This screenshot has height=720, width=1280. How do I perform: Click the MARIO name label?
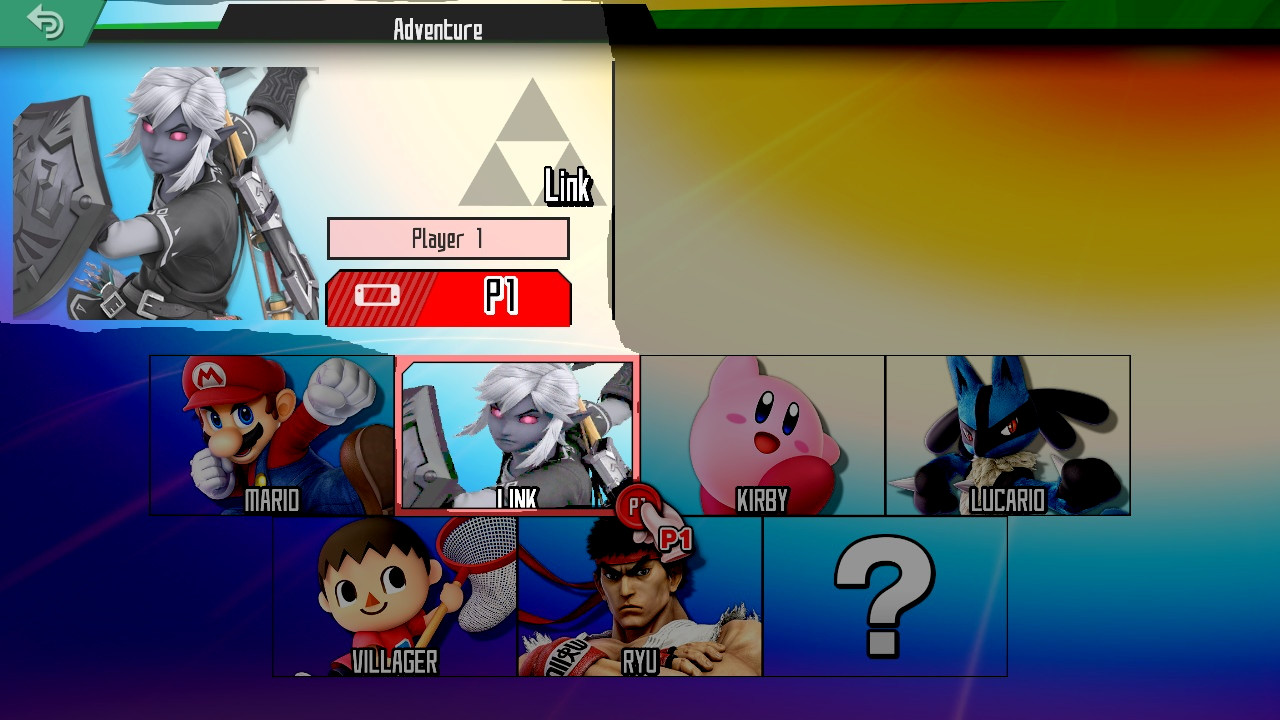pyautogui.click(x=270, y=498)
